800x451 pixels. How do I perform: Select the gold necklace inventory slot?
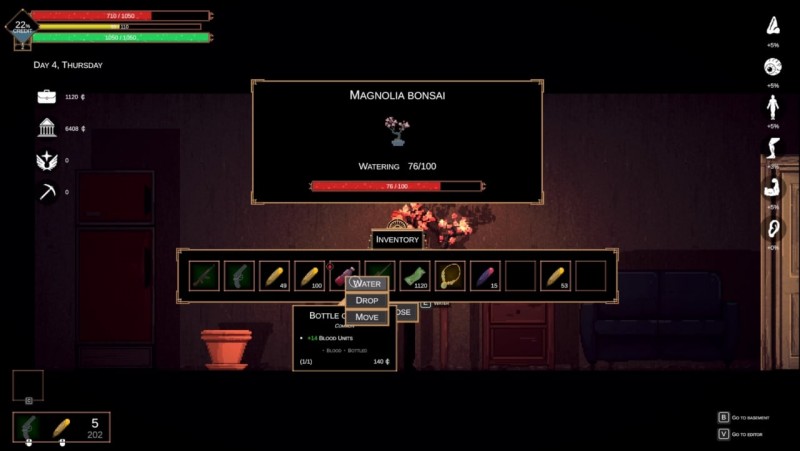pos(450,276)
